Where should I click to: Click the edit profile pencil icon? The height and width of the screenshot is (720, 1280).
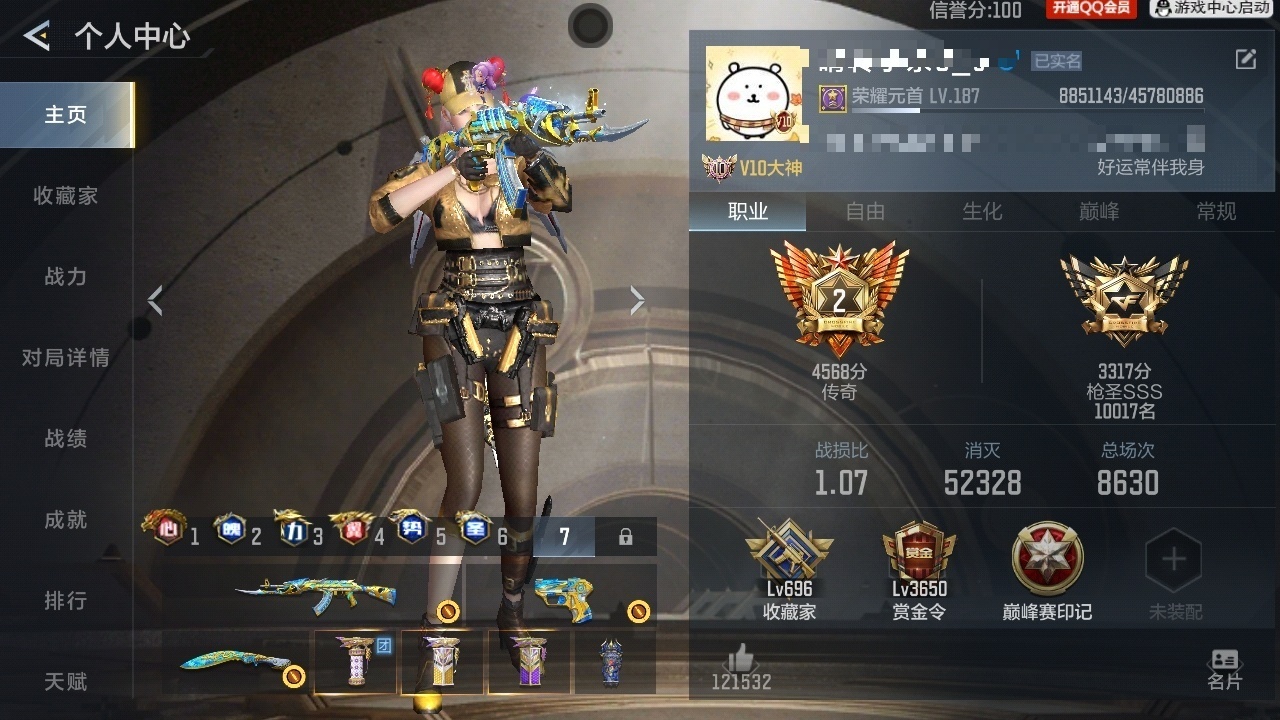tap(1245, 60)
